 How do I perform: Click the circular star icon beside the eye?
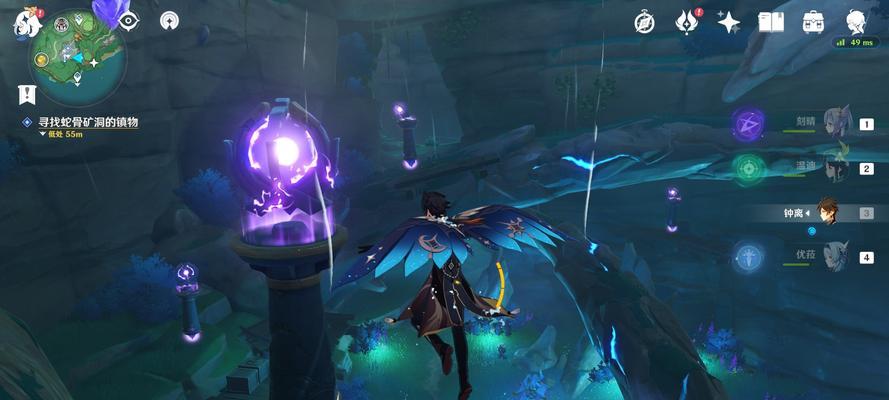170,20
